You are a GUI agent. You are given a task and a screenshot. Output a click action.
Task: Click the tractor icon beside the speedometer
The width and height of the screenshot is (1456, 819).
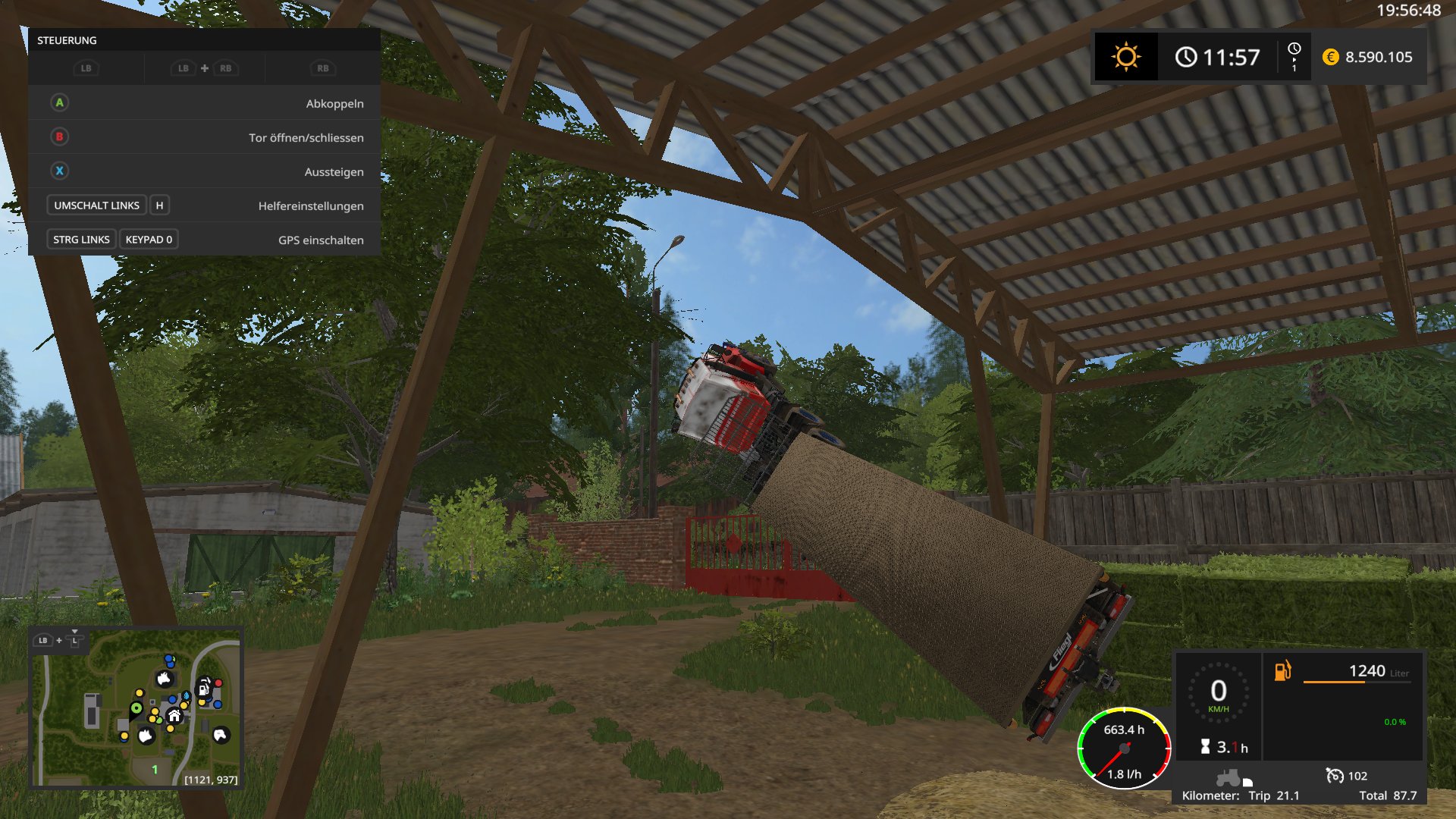coord(1228,777)
